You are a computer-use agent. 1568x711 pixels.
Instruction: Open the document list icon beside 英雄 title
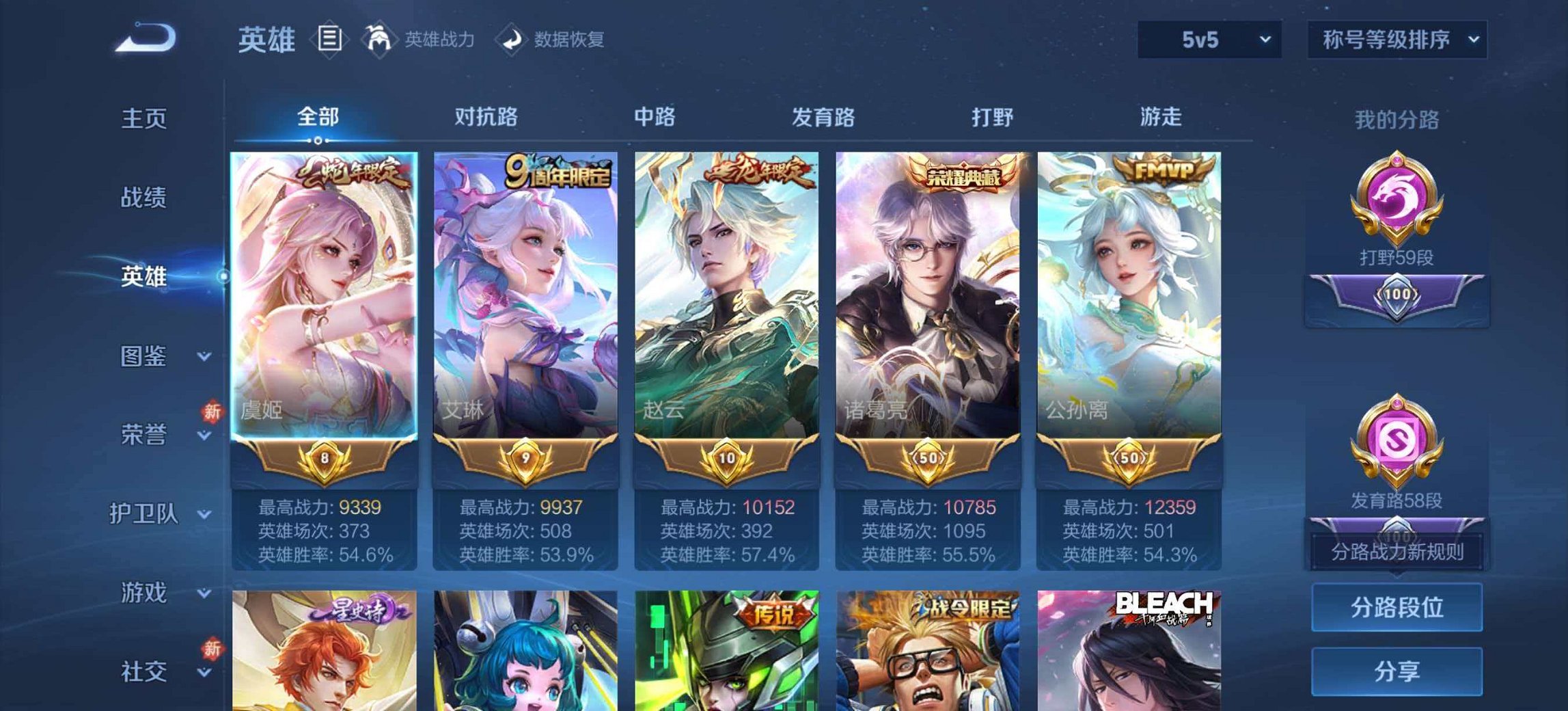[330, 39]
